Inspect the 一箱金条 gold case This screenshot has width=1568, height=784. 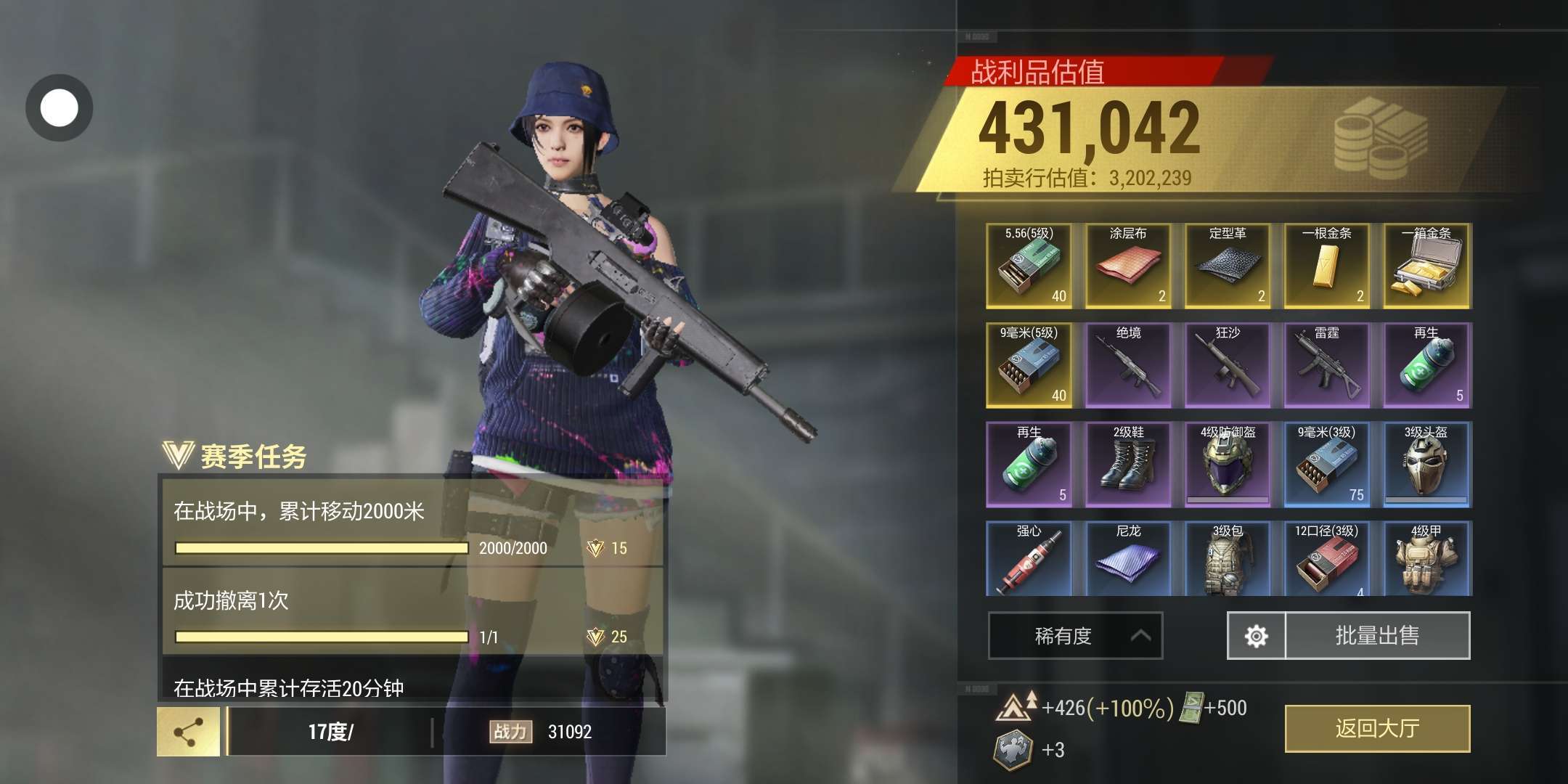pyautogui.click(x=1426, y=266)
